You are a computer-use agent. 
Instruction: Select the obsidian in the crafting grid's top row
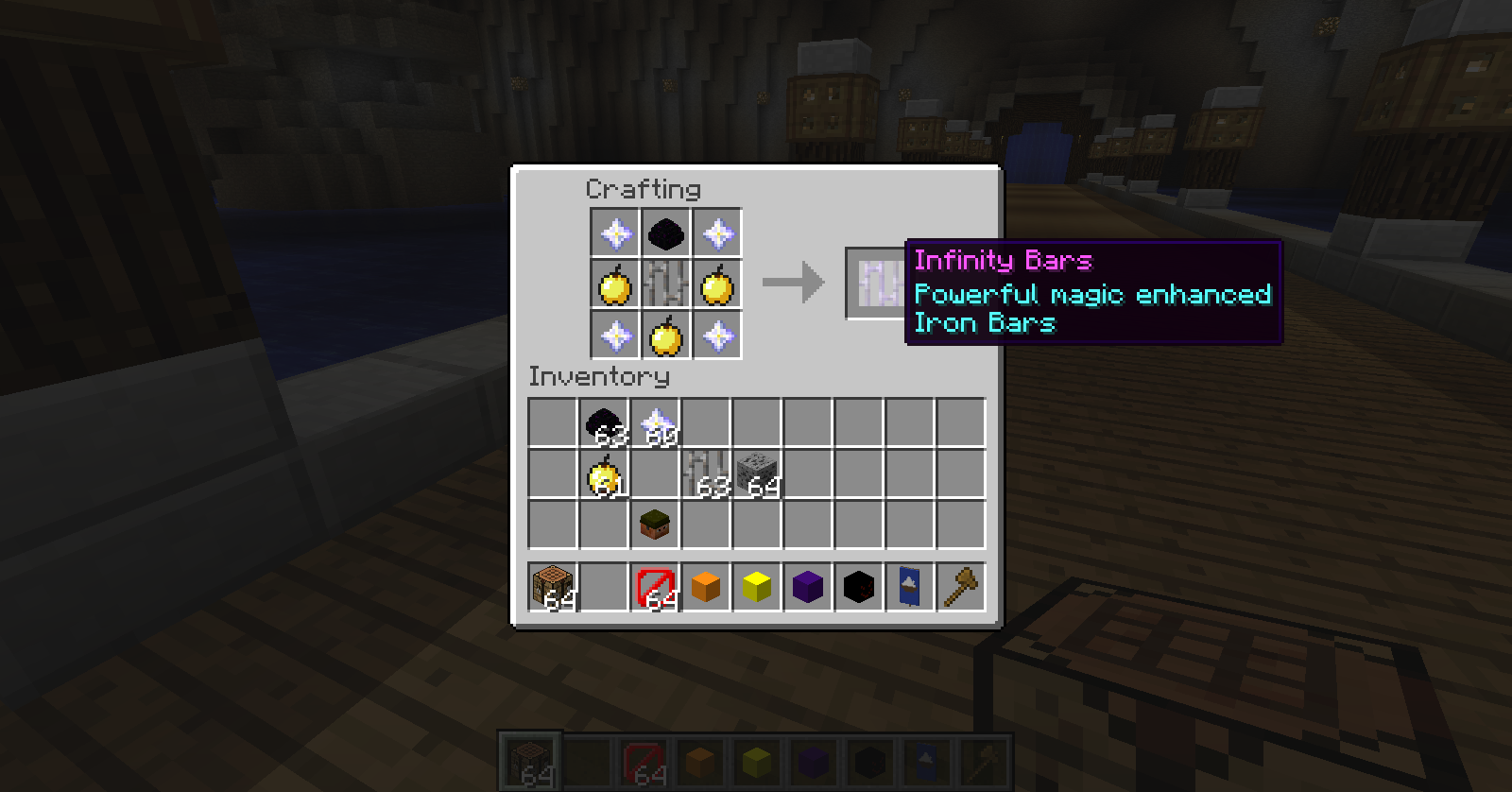(665, 232)
